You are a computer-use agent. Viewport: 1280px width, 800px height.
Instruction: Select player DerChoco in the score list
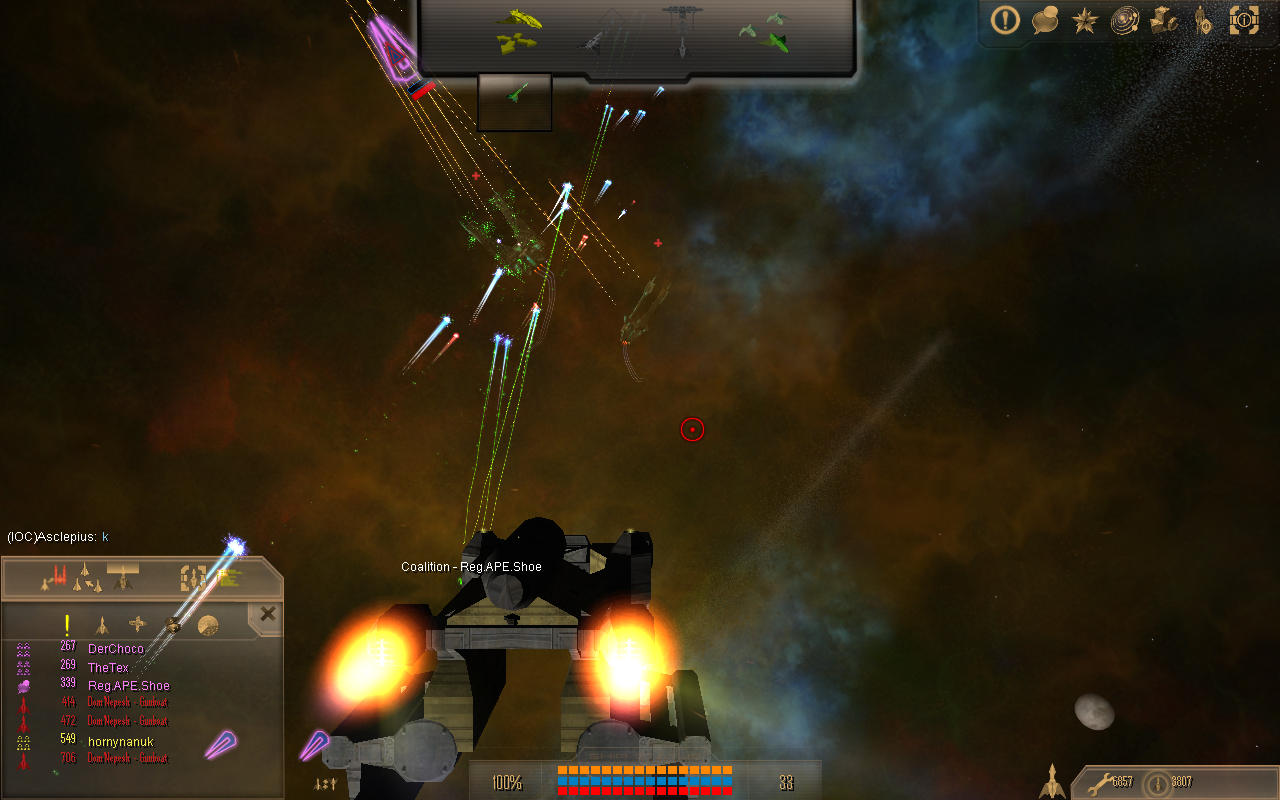pyautogui.click(x=116, y=648)
